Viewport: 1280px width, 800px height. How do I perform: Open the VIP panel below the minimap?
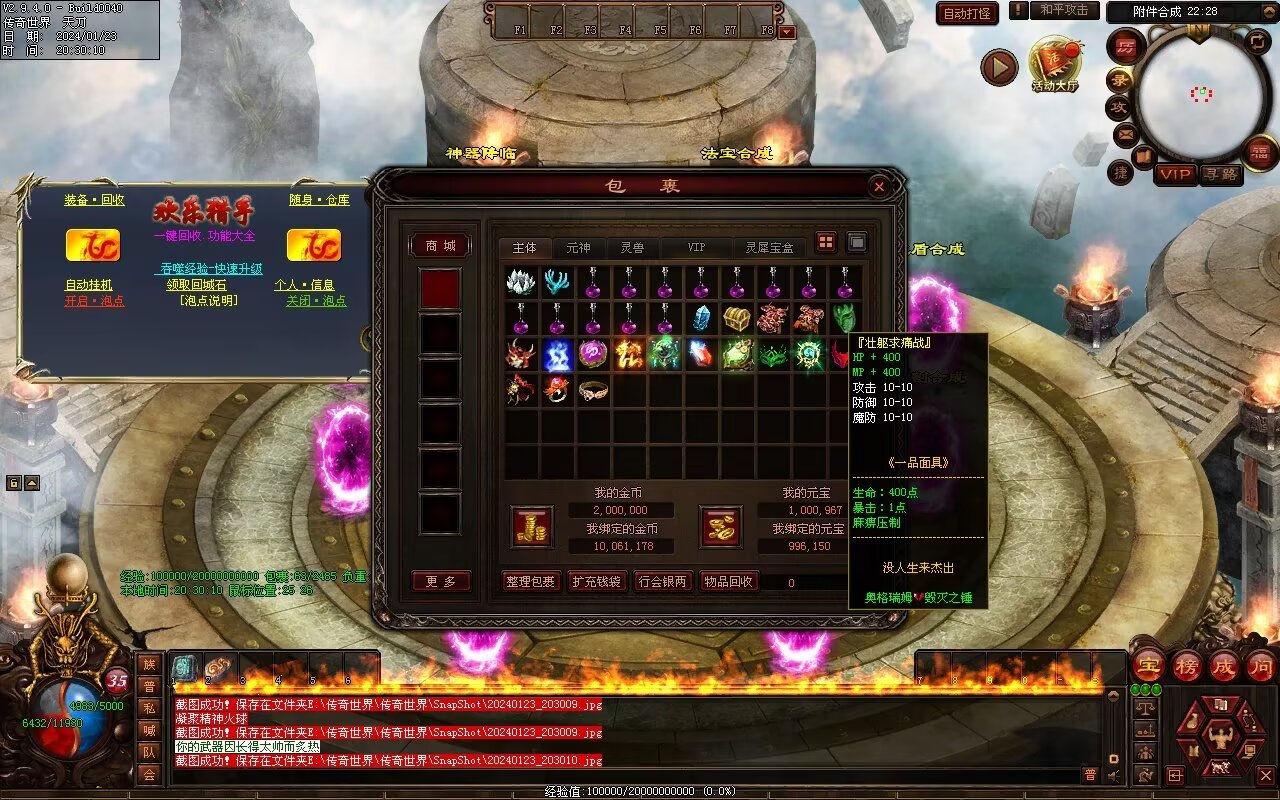1175,174
